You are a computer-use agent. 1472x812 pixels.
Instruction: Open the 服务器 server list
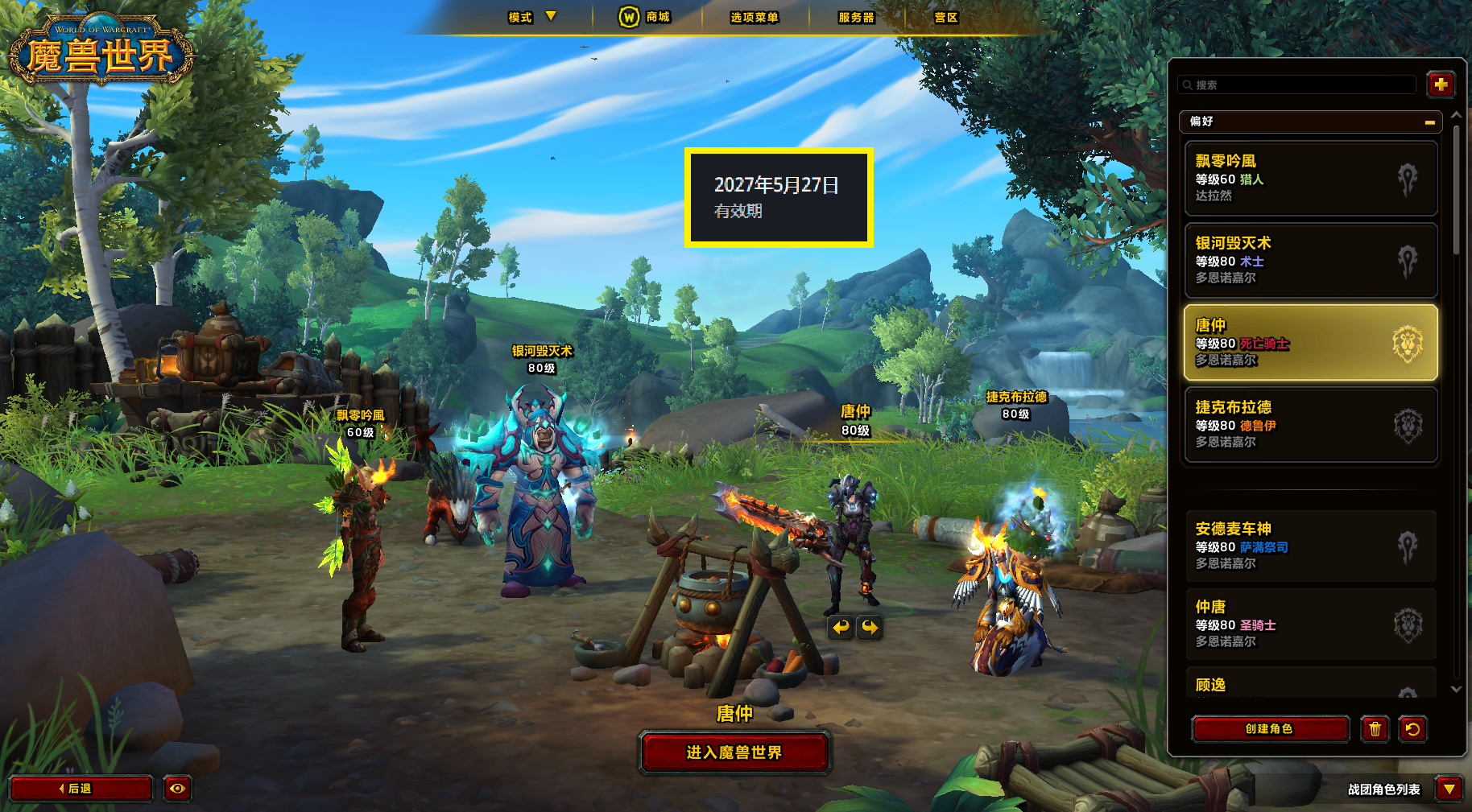pos(855,17)
